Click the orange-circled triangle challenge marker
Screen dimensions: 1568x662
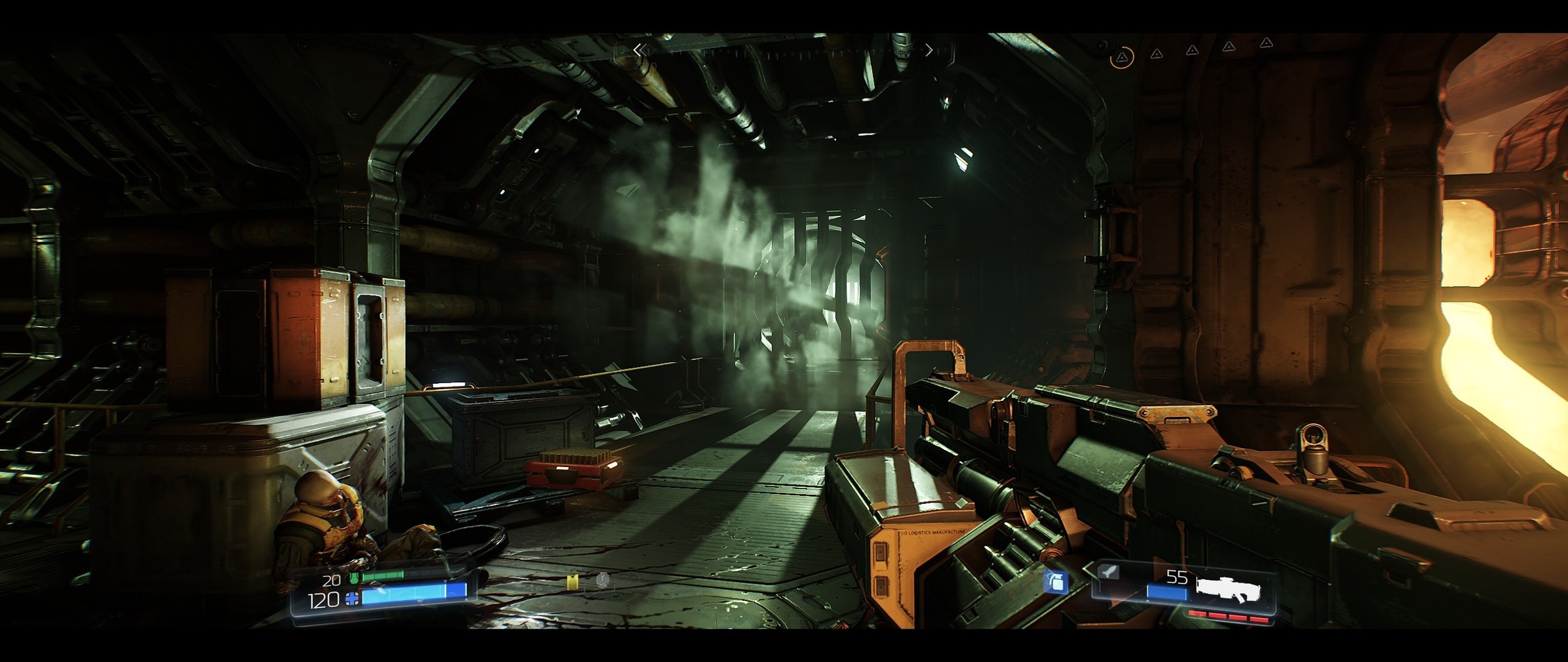(x=1122, y=58)
